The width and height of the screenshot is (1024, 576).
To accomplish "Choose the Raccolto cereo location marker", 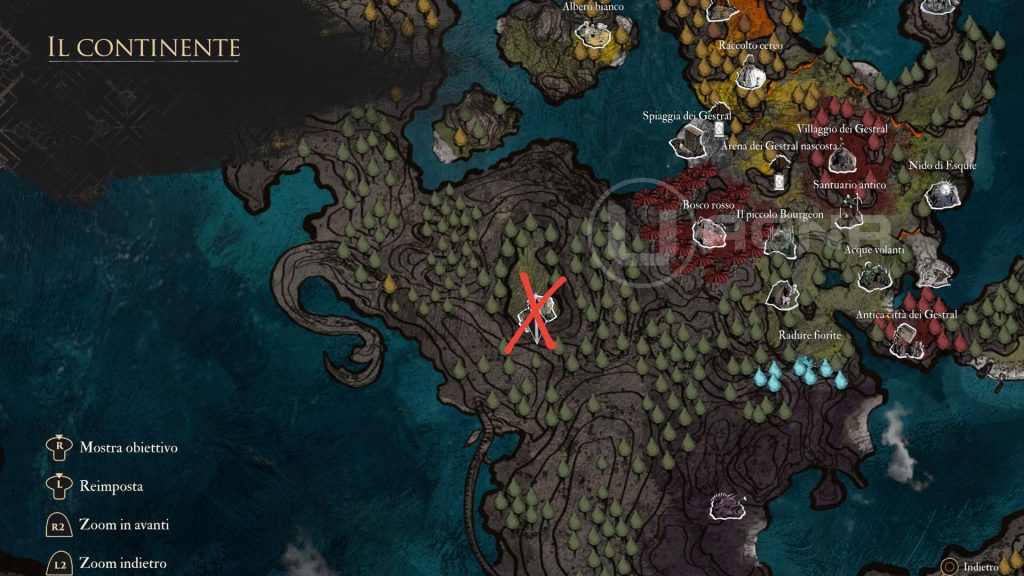I will point(750,73).
